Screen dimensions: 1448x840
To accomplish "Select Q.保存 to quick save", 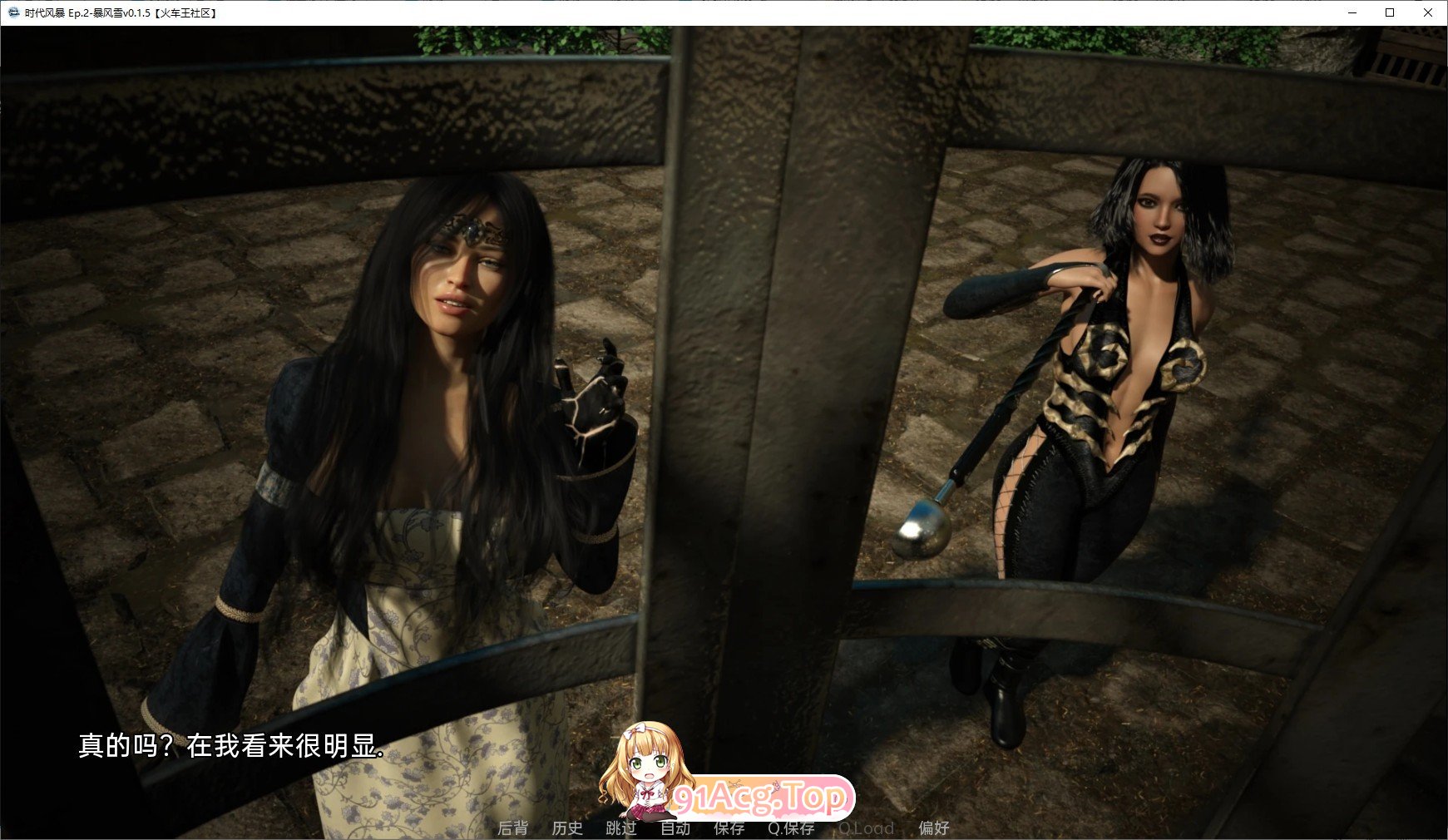I will (x=792, y=828).
